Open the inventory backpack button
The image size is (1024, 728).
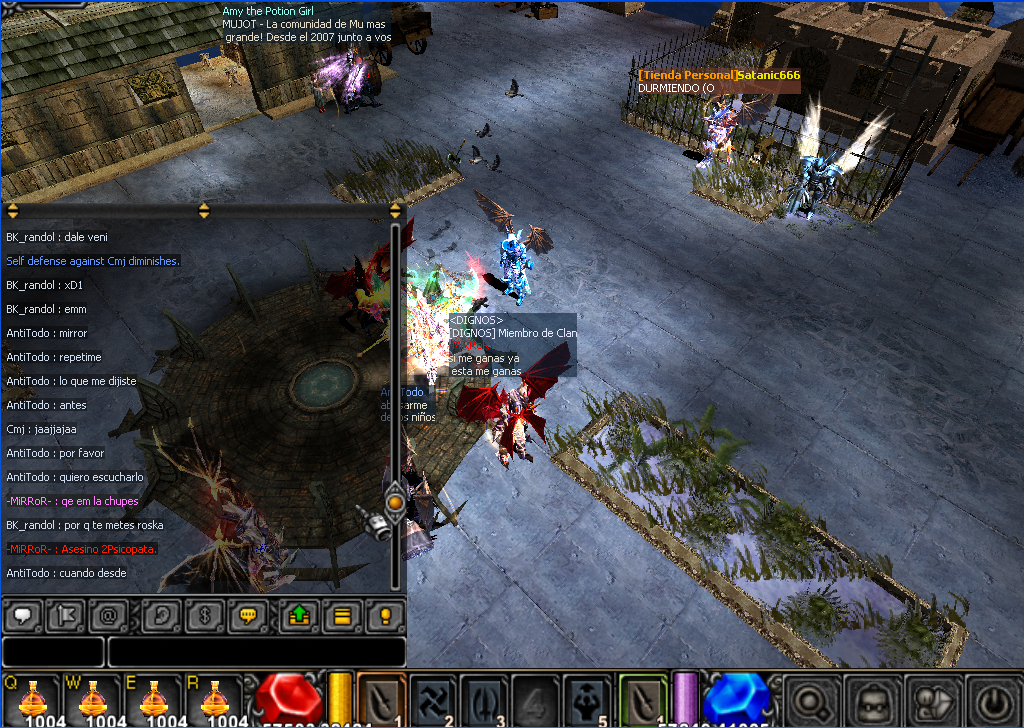click(869, 699)
